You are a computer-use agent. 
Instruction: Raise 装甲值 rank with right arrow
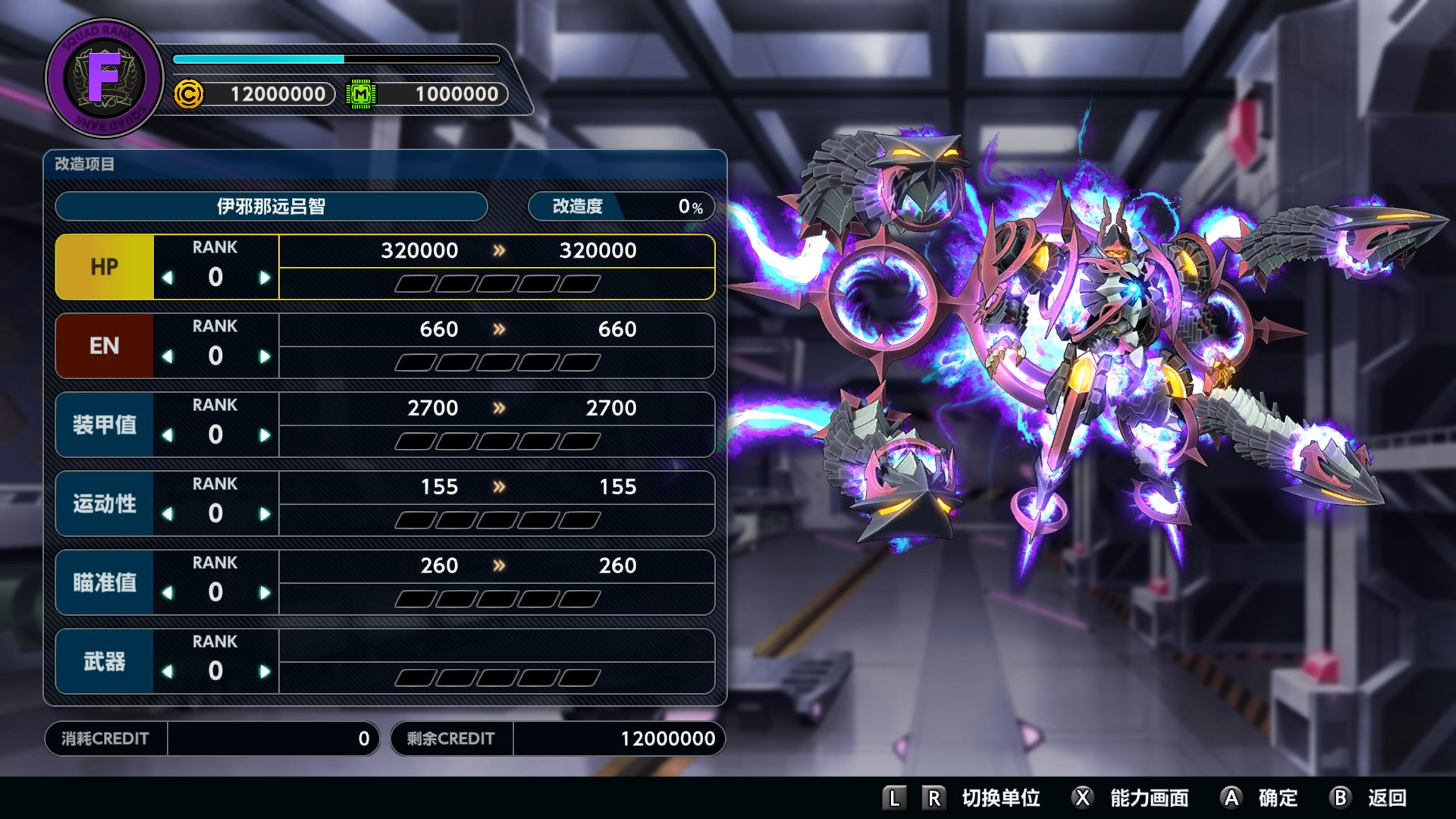265,435
